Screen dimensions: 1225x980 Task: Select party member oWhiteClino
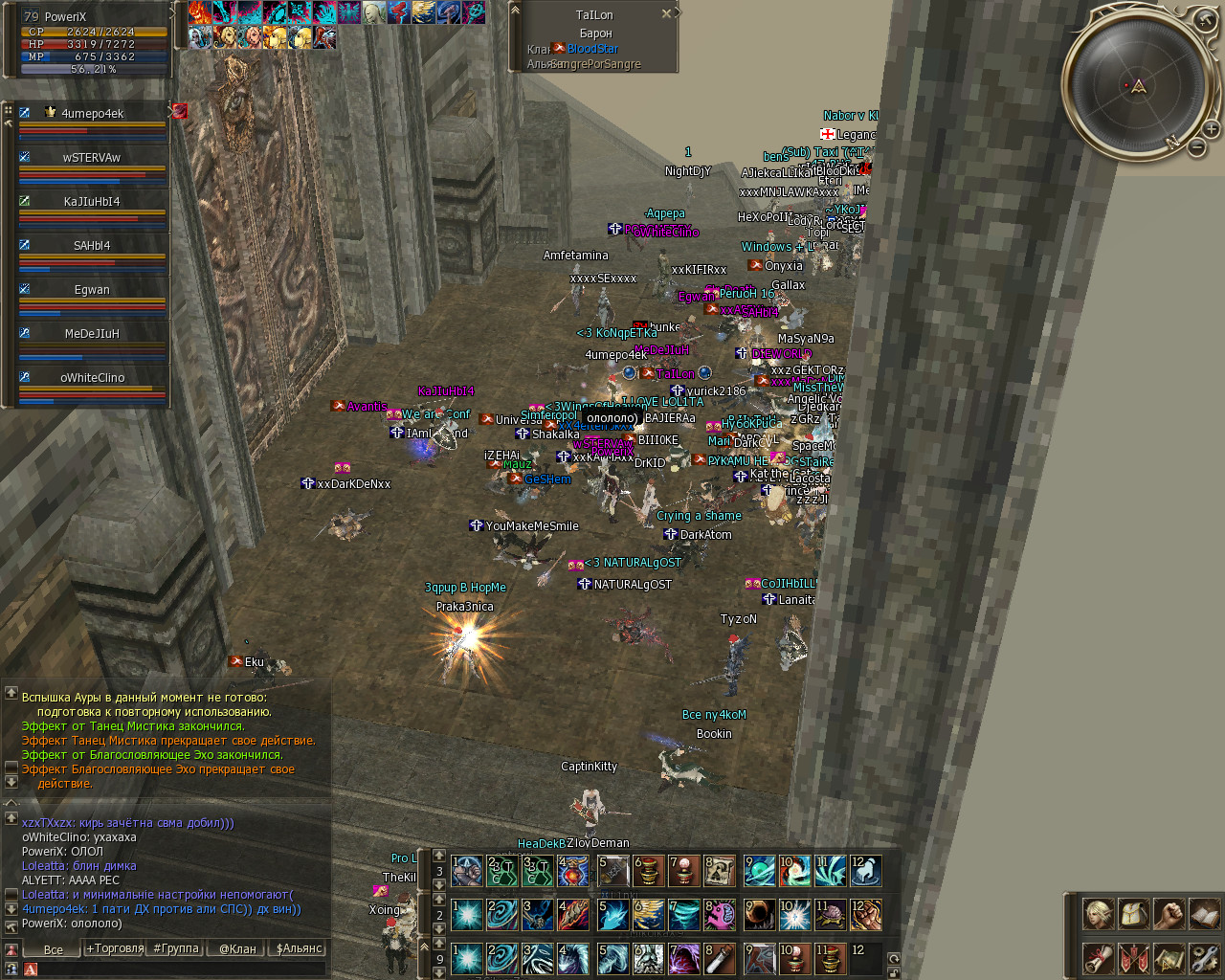(92, 378)
